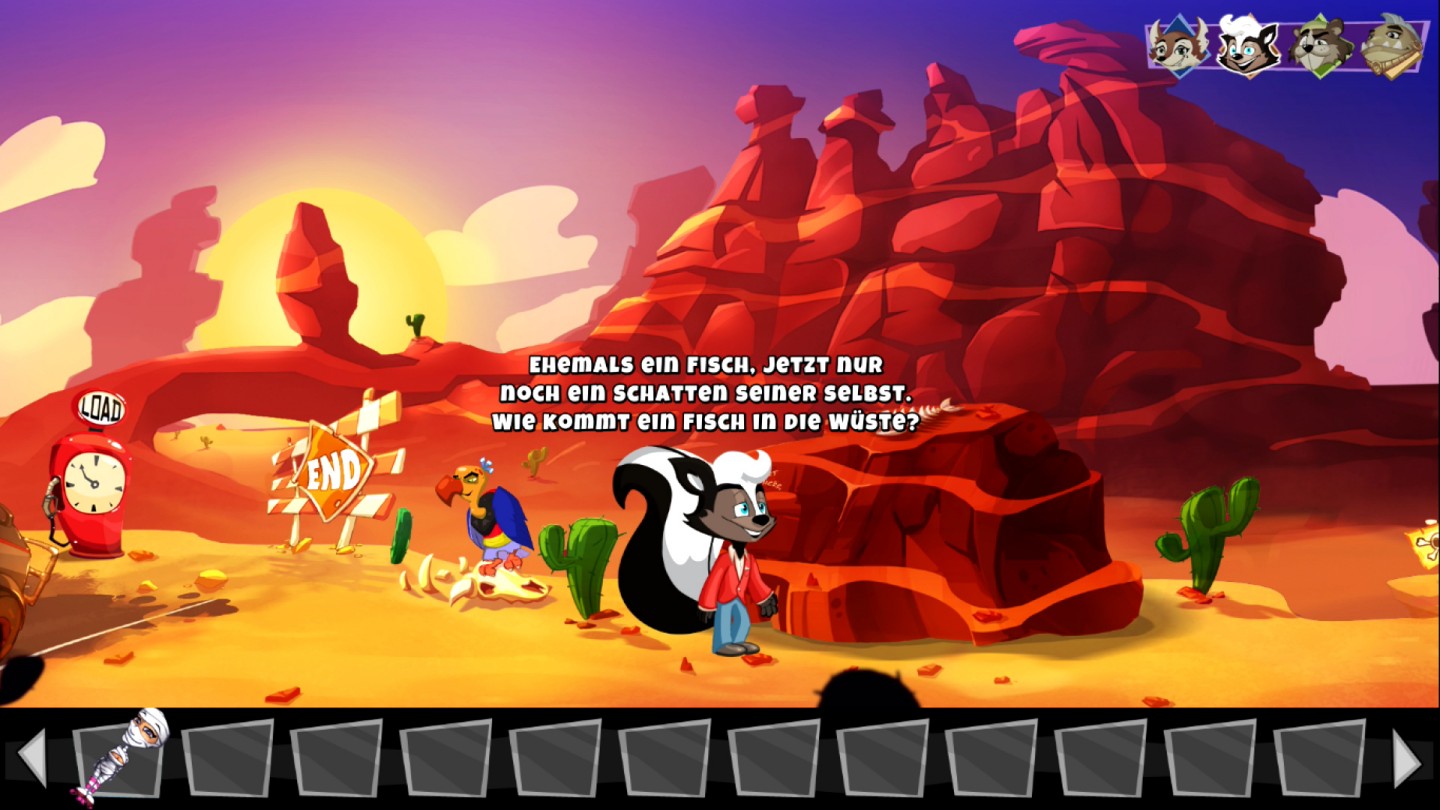Click the END road sign

click(x=332, y=472)
